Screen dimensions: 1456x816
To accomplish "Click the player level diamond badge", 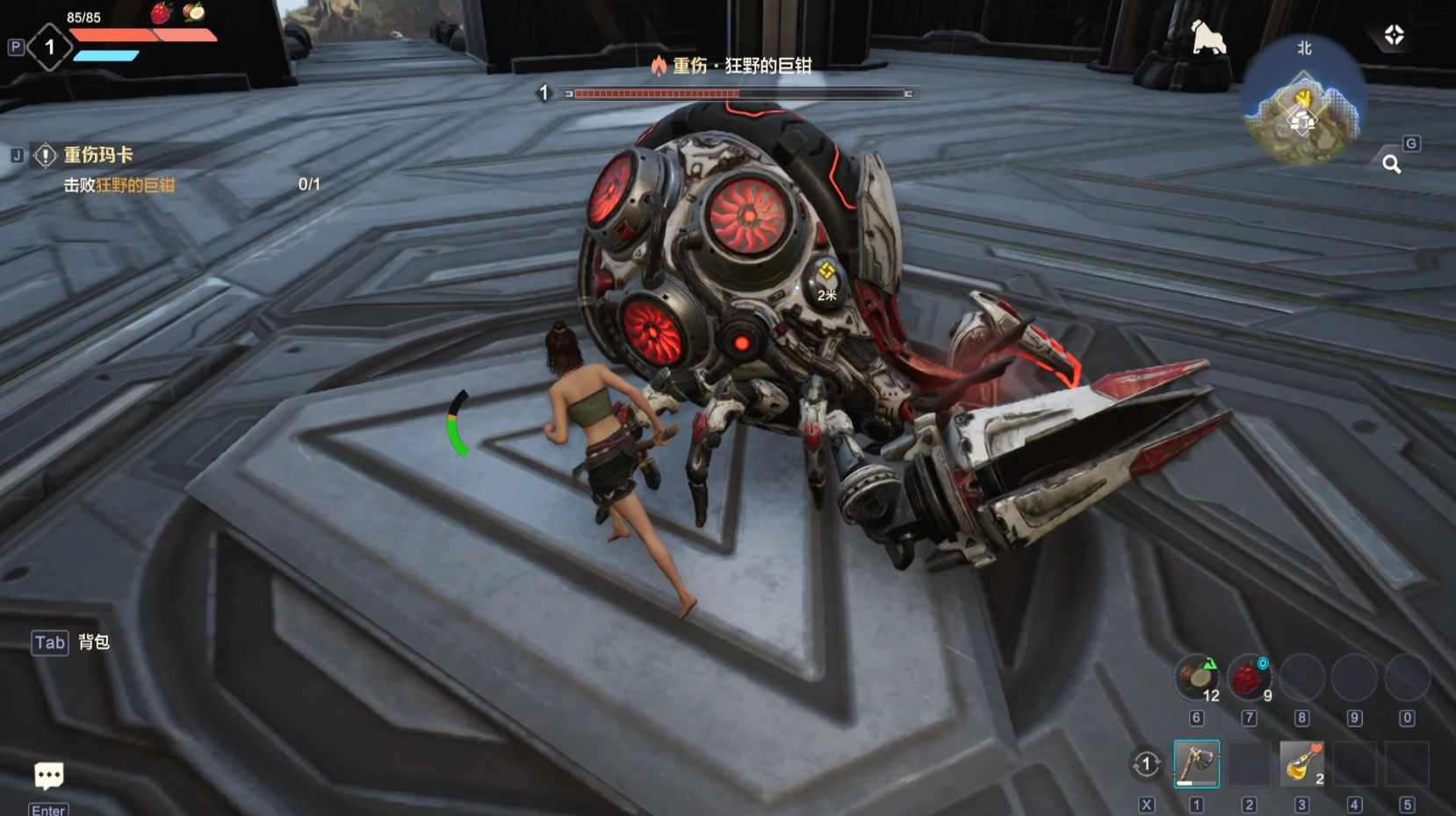I will 50,47.
